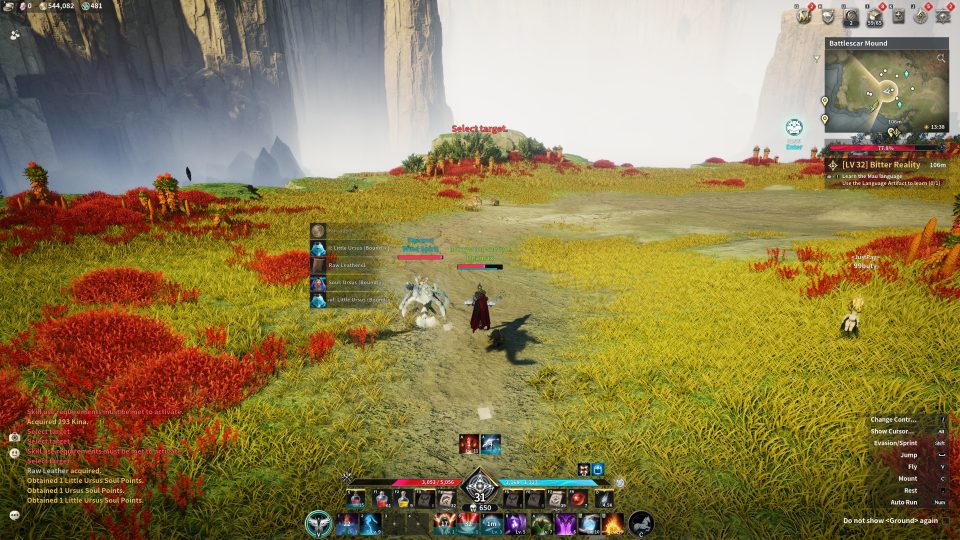Activate the winged flight skill icon
The height and width of the screenshot is (540, 960).
point(319,523)
